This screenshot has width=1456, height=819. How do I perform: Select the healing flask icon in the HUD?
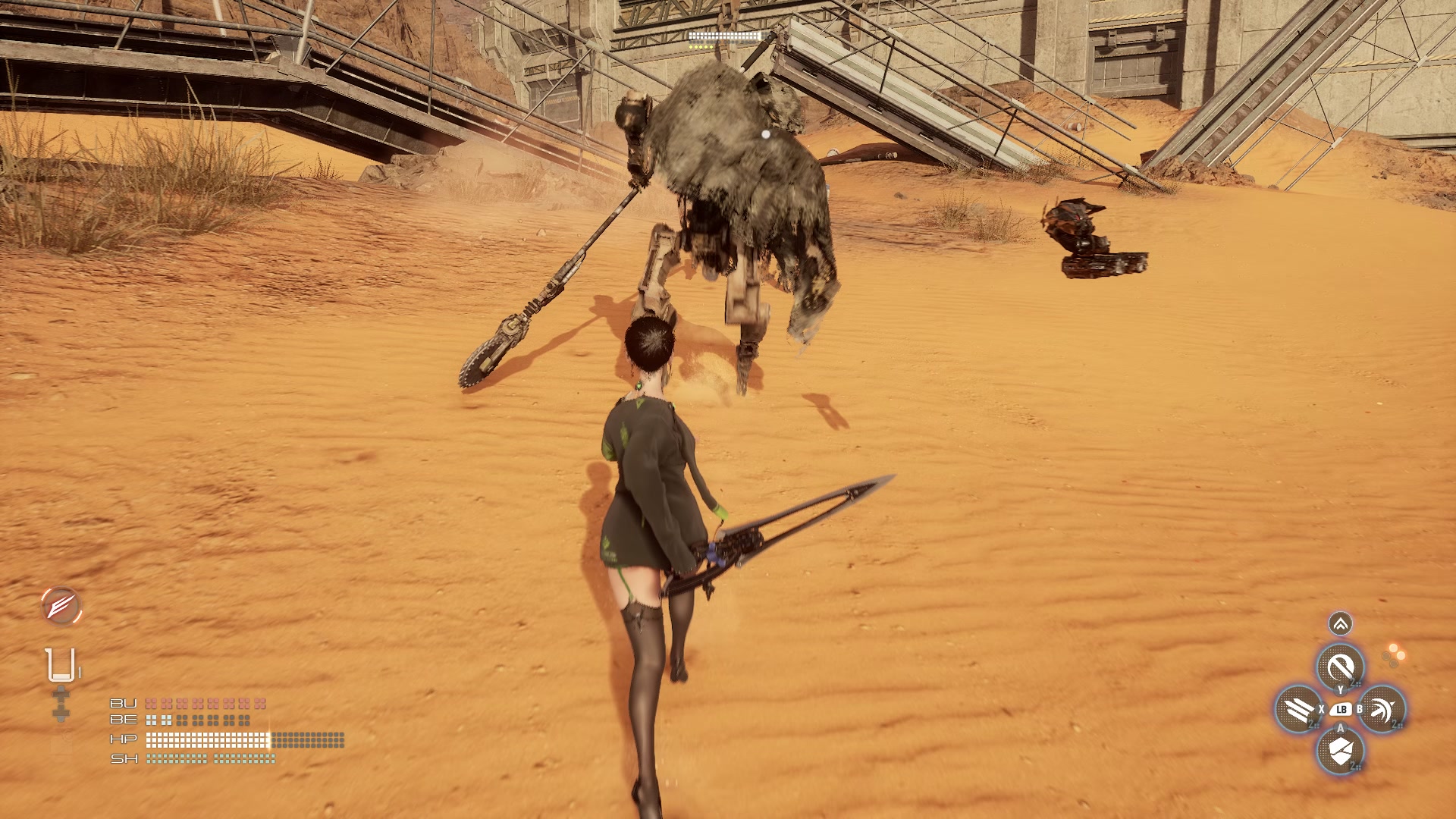(x=60, y=664)
